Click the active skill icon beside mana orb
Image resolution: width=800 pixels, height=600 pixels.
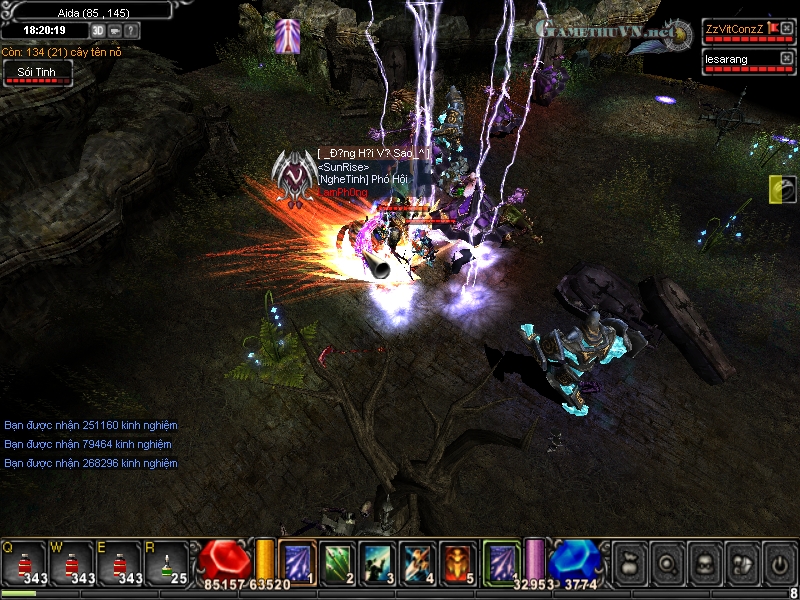[x=501, y=561]
